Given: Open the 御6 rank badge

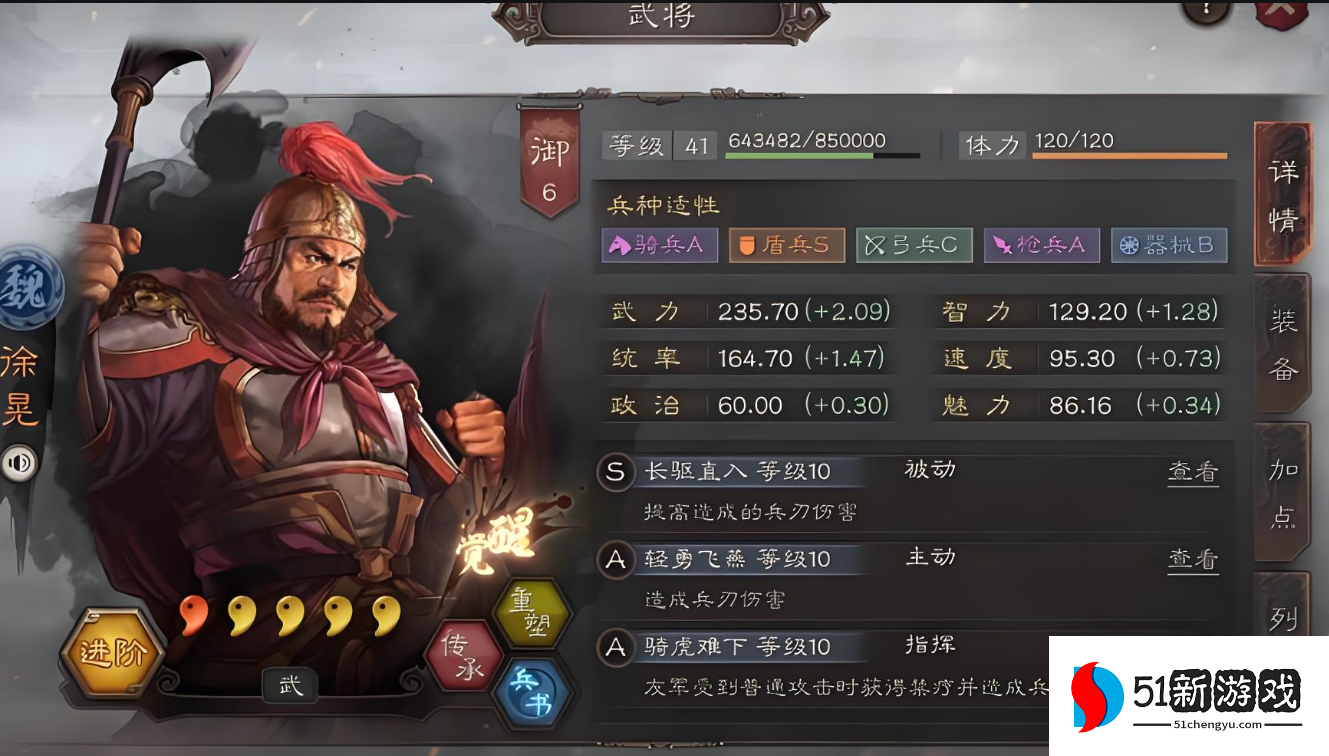Looking at the screenshot, I should click(x=548, y=162).
